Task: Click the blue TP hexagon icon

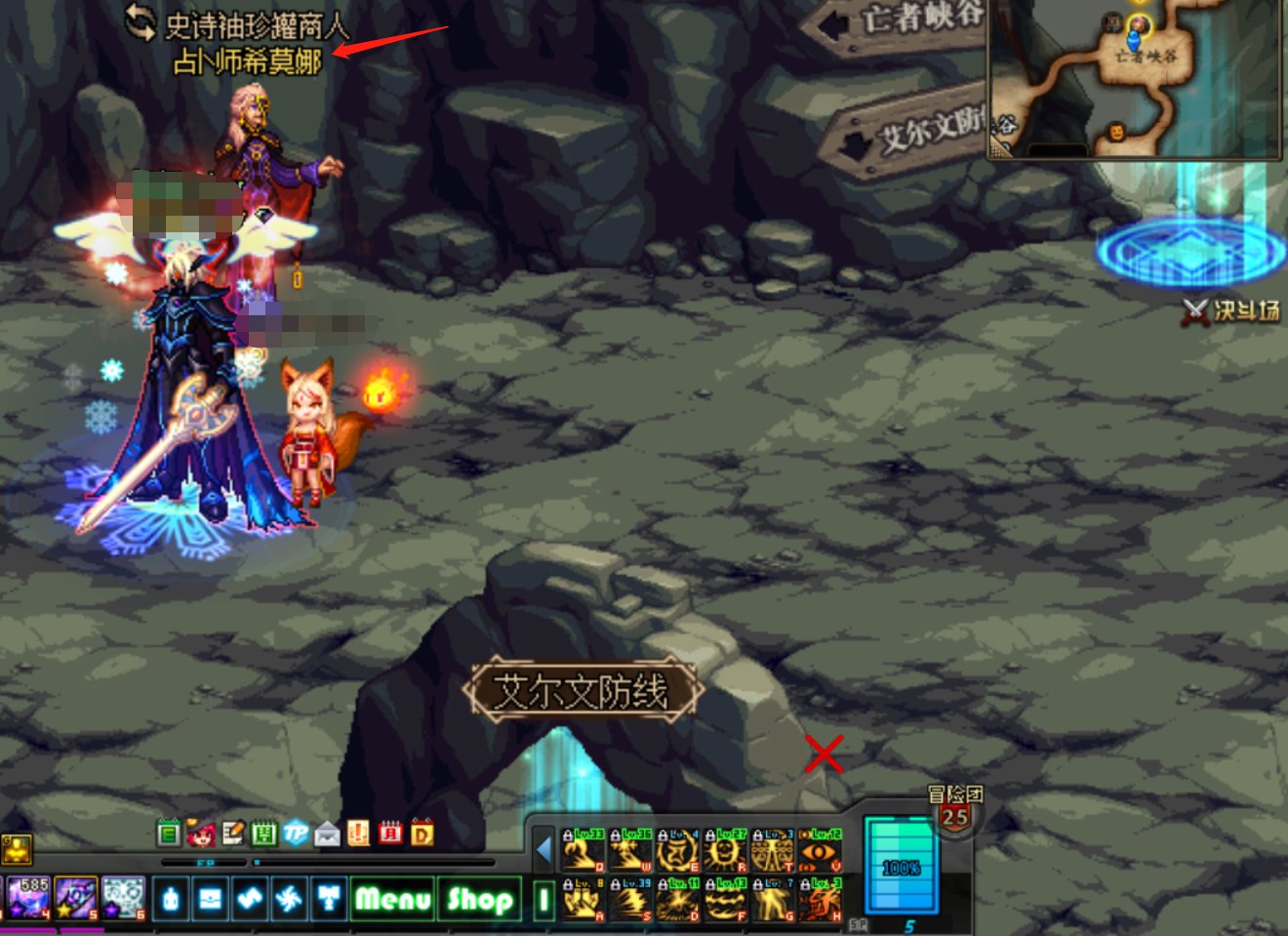Action: coord(296,834)
